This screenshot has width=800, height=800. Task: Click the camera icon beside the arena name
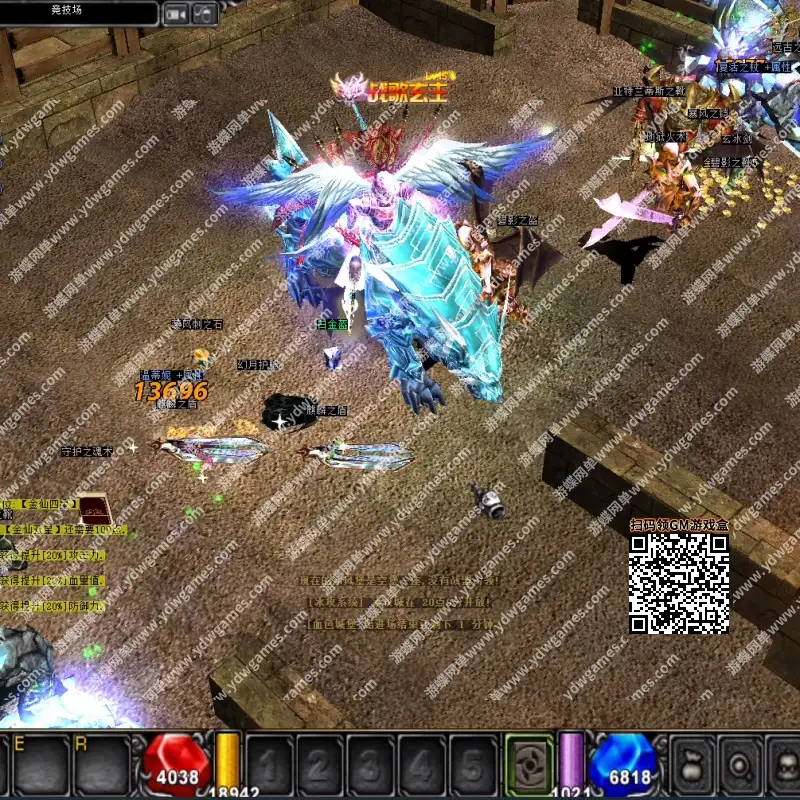tap(177, 13)
